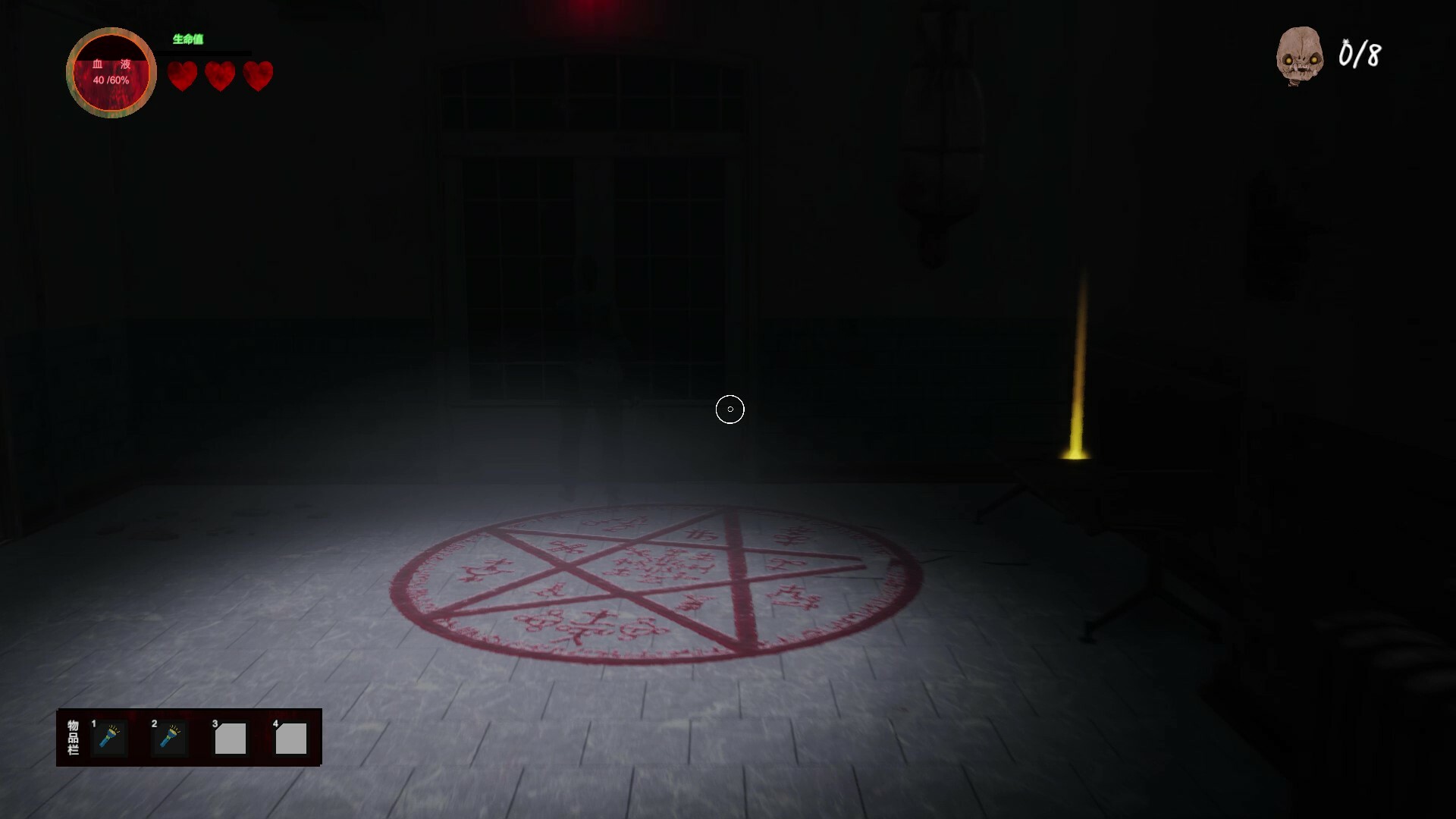Click the hotkey number 2 on inventory

153,723
